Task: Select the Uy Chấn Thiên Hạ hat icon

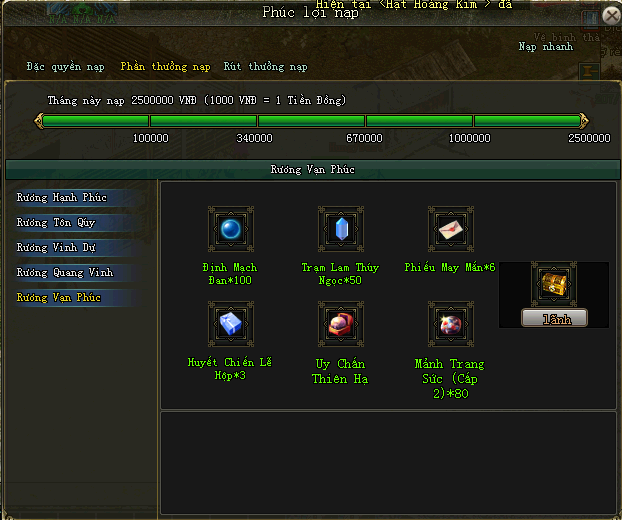Action: click(x=341, y=324)
